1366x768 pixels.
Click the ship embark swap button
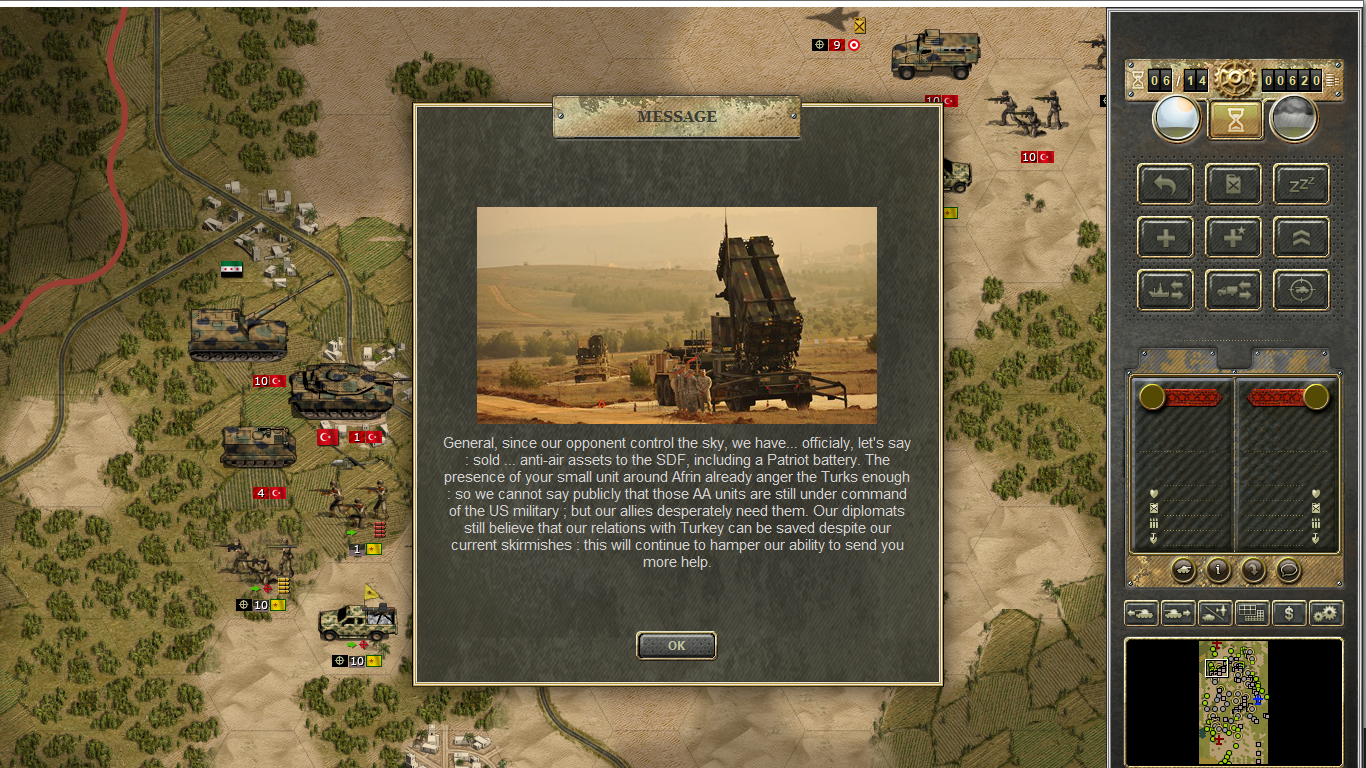(x=1165, y=290)
